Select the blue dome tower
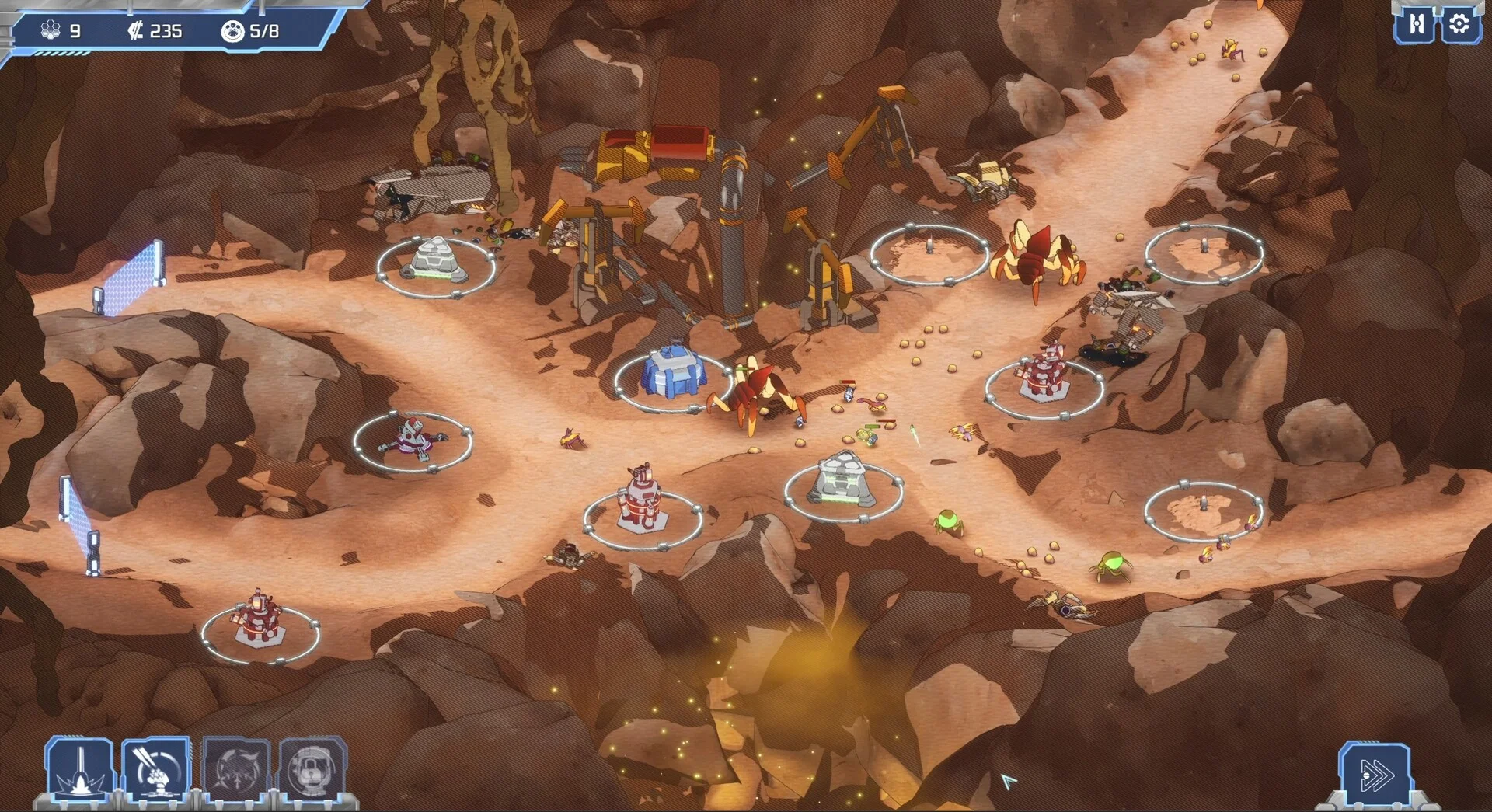Screen dimensions: 1492x812 (673, 373)
